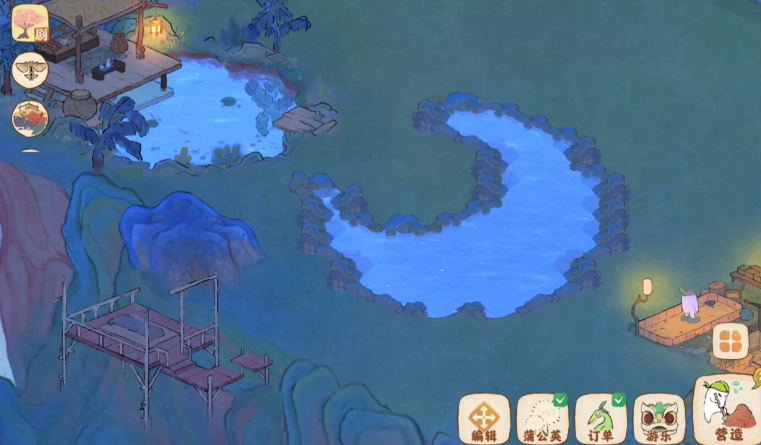761x445 pixels.
Task: Tap the moth emblem round icon
Action: click(x=30, y=70)
